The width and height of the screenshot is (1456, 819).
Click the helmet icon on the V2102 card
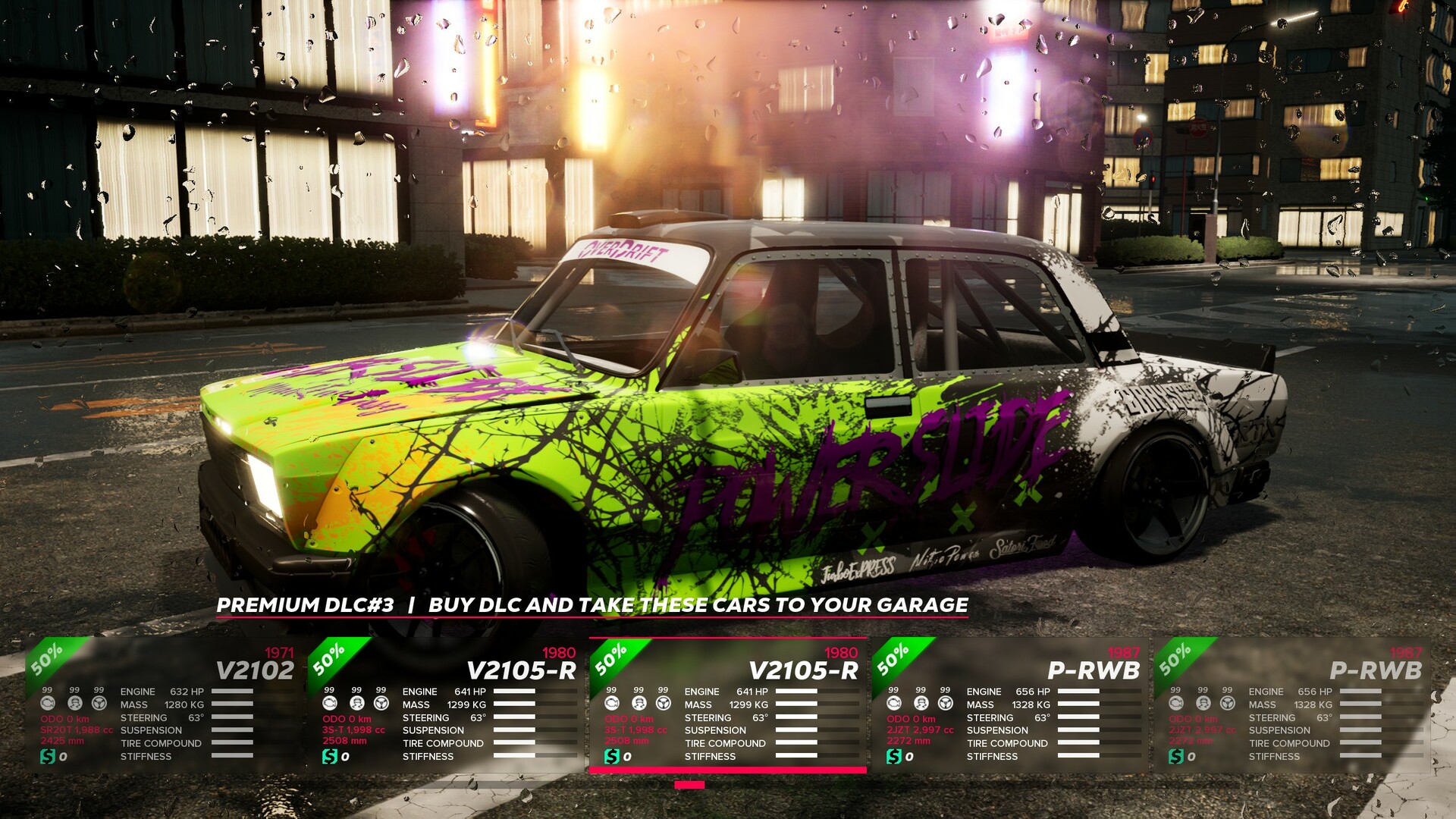75,704
